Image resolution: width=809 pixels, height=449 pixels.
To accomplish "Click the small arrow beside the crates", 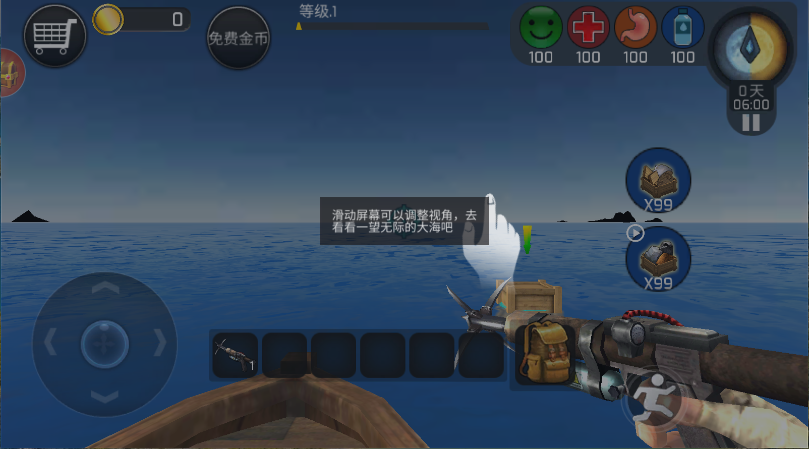I will [634, 233].
